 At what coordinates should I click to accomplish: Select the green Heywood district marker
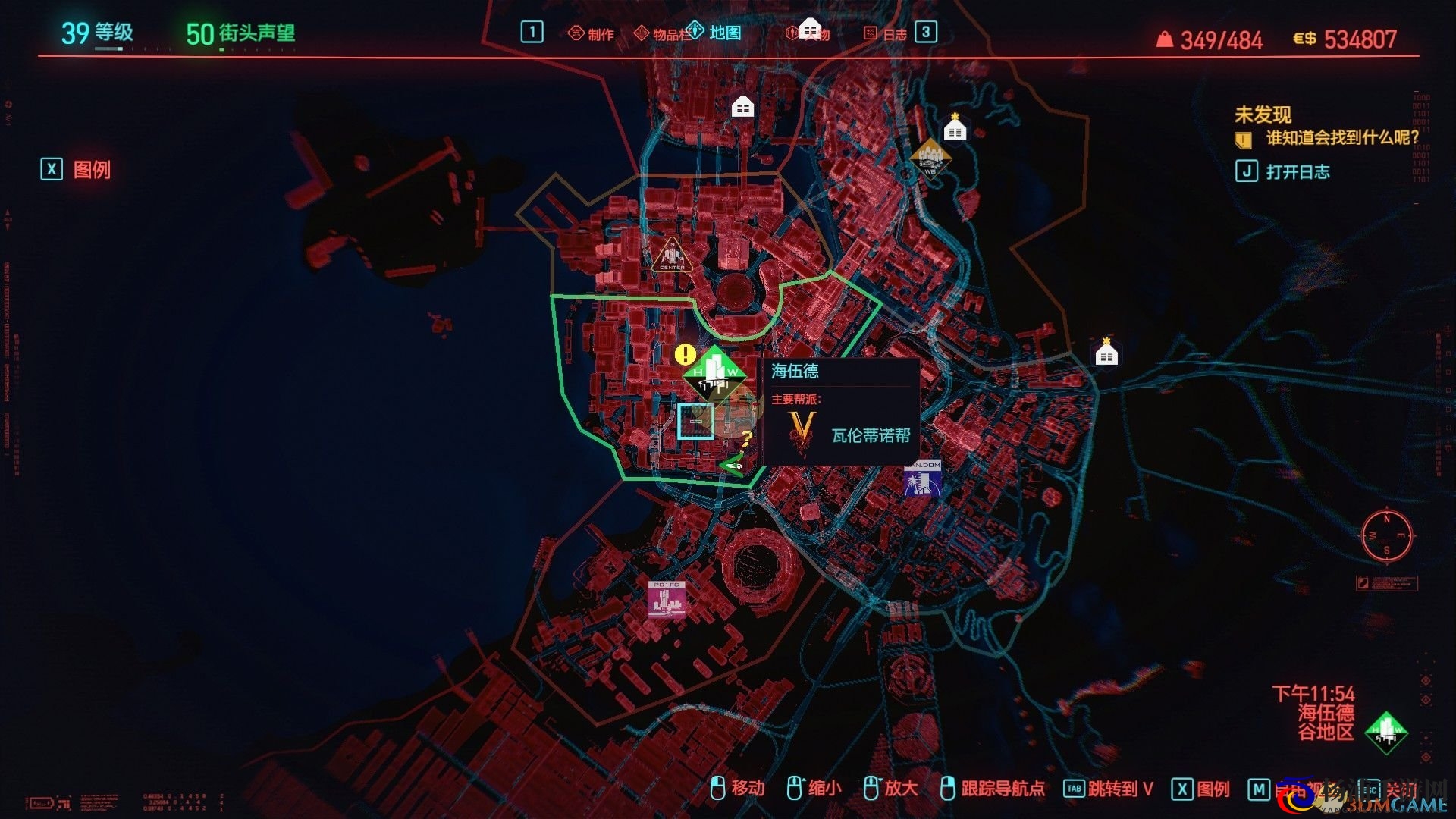coord(713,373)
